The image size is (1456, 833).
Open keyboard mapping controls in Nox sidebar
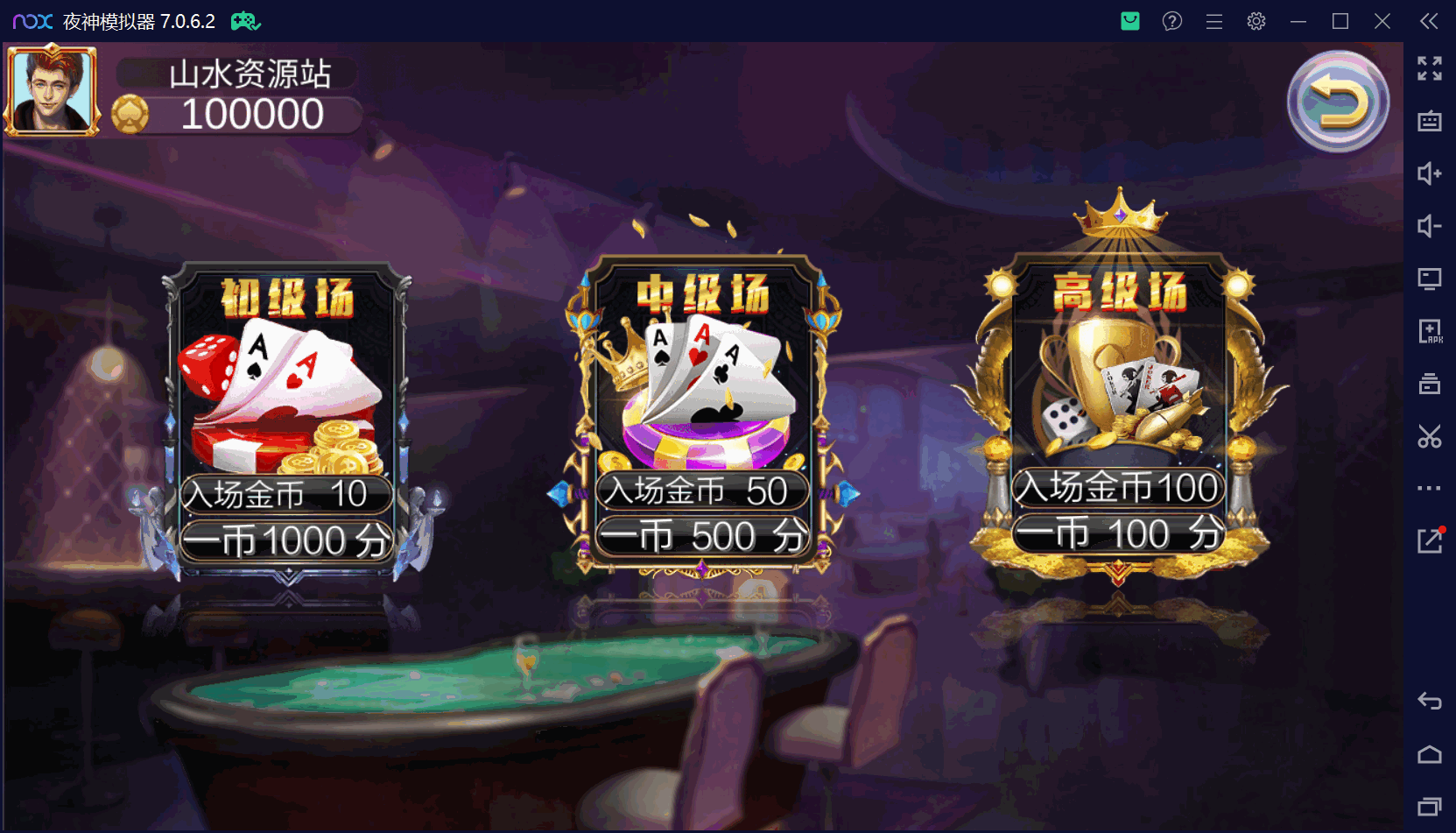[x=1429, y=121]
